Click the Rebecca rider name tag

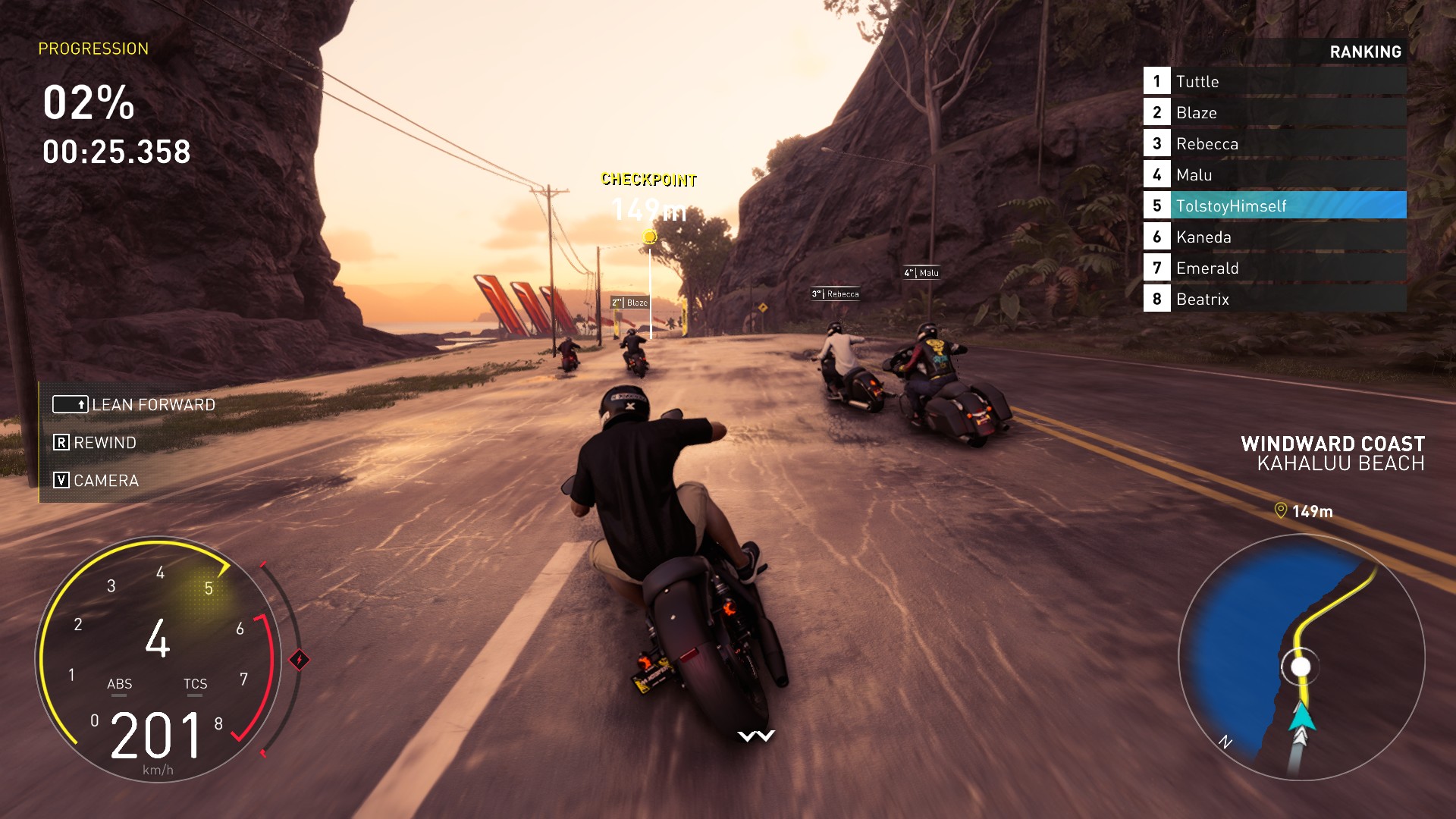[836, 293]
